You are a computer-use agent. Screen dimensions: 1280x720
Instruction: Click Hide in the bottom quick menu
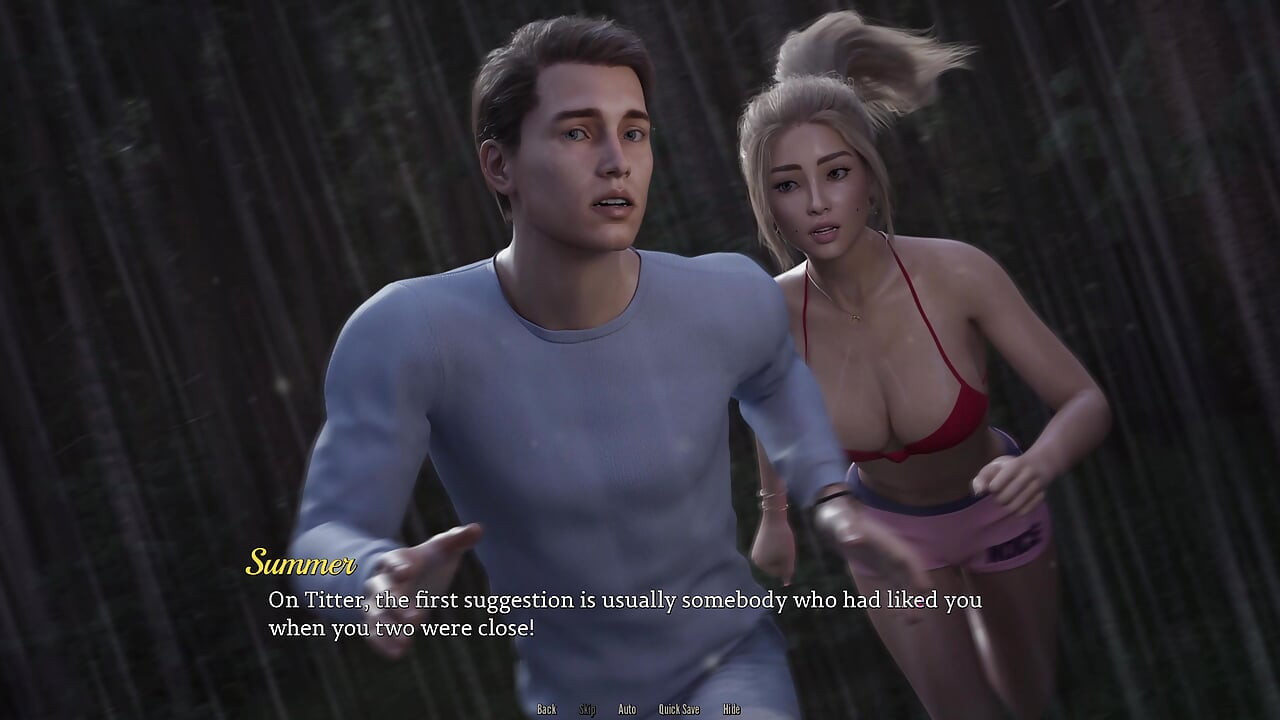point(729,708)
